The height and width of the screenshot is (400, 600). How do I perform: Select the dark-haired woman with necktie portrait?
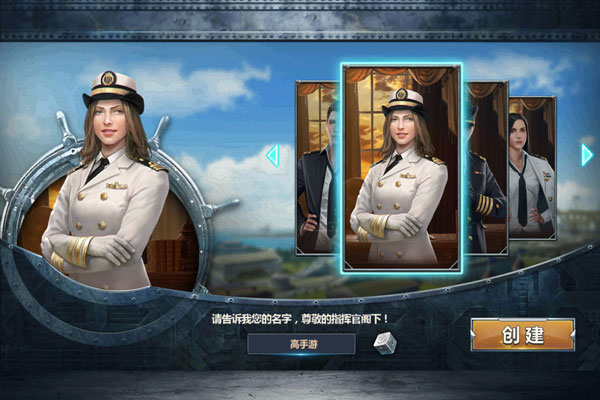534,170
